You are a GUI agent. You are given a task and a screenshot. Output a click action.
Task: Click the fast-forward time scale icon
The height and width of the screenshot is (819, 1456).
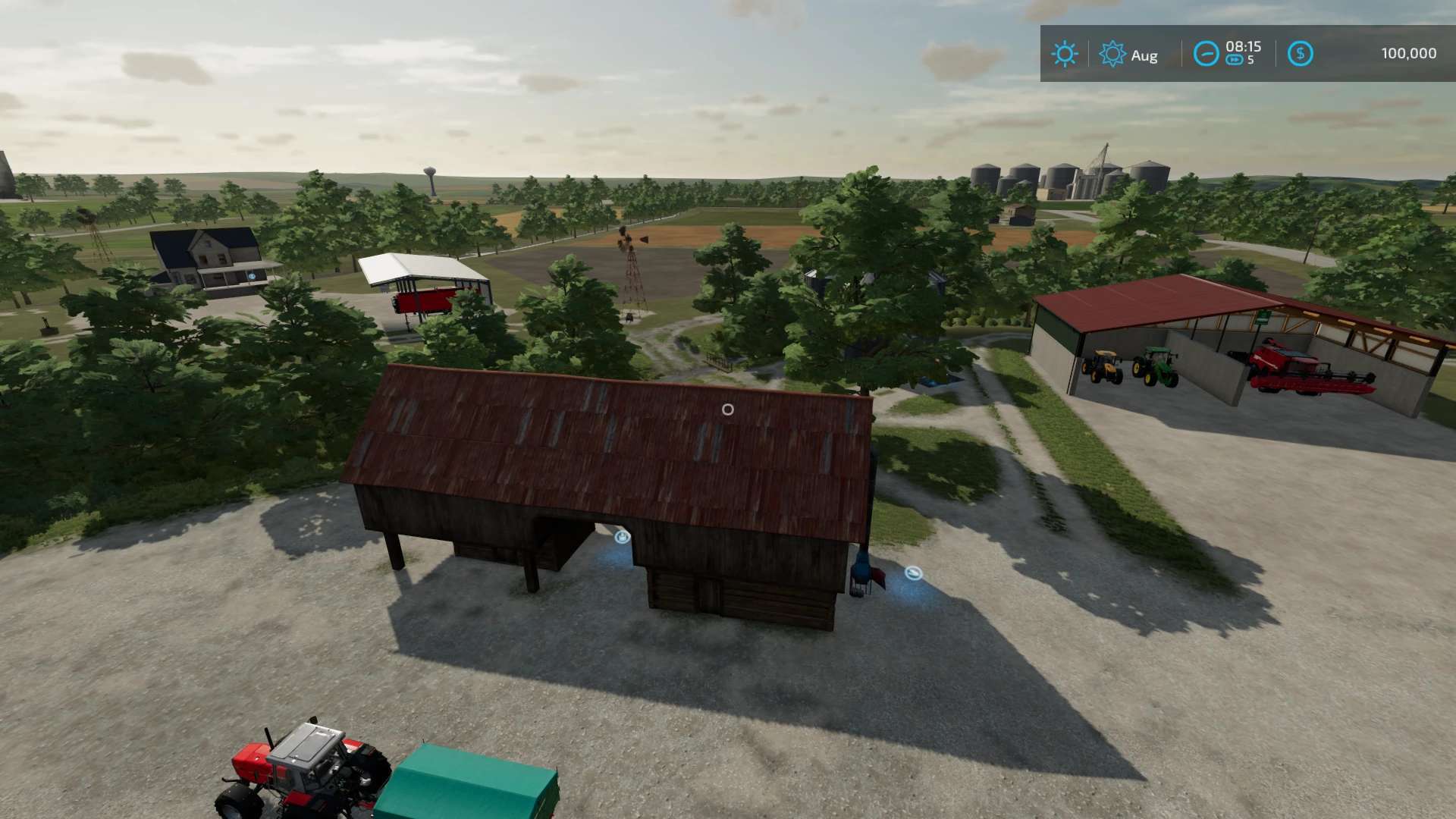click(1235, 61)
